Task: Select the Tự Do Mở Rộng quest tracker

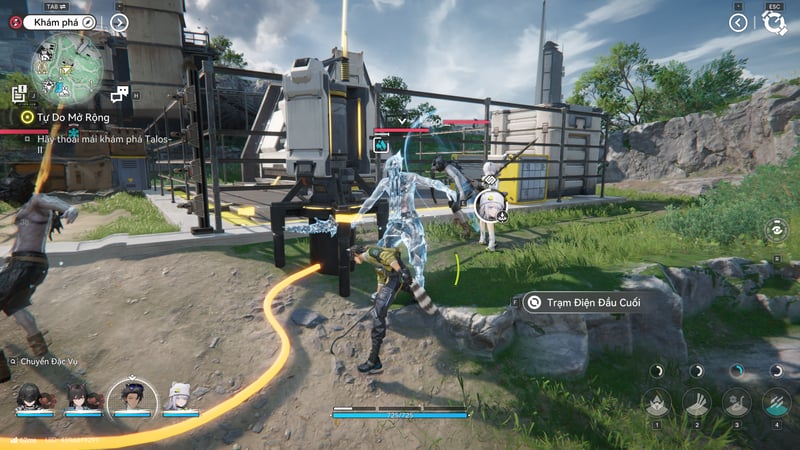Action: tap(66, 117)
